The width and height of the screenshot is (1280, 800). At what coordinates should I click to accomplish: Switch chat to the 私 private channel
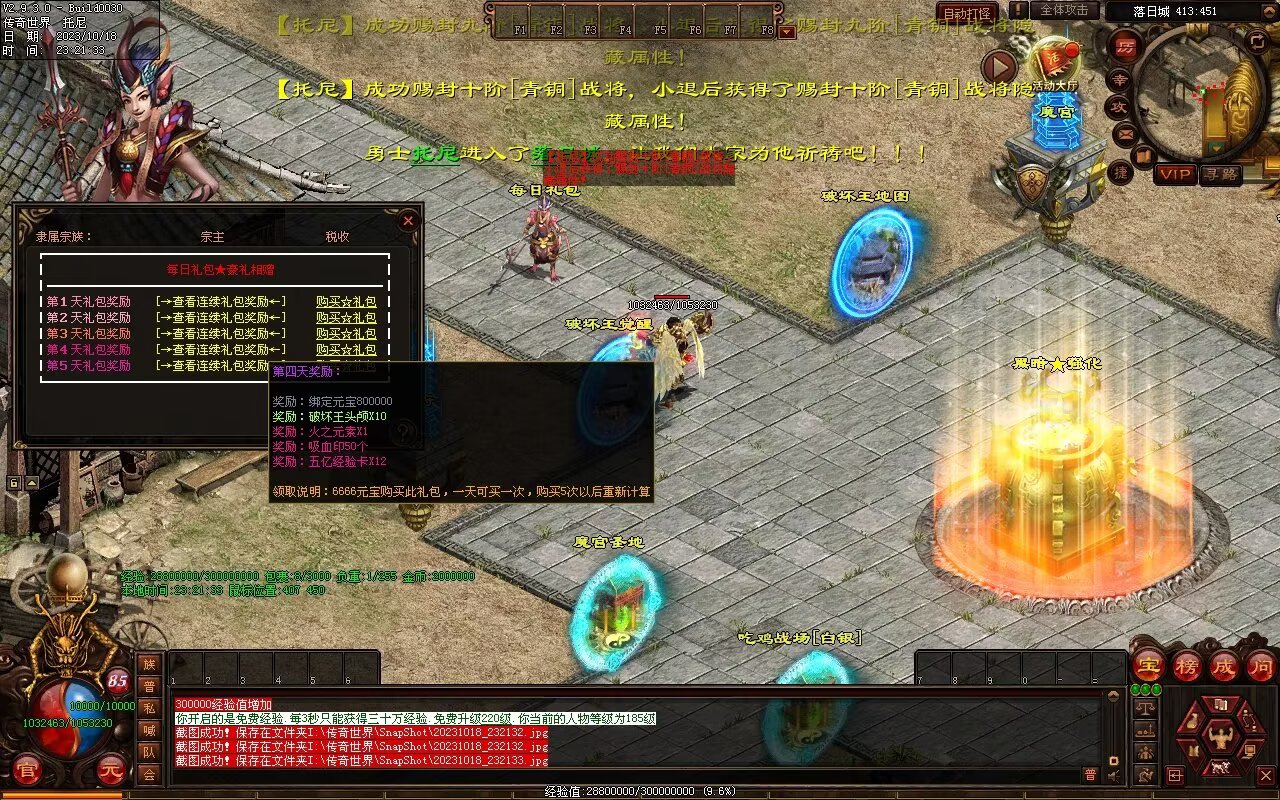point(149,708)
